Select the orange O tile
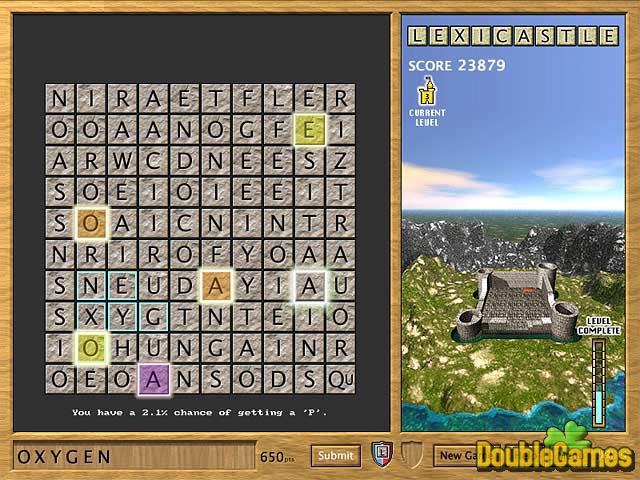 coord(91,224)
